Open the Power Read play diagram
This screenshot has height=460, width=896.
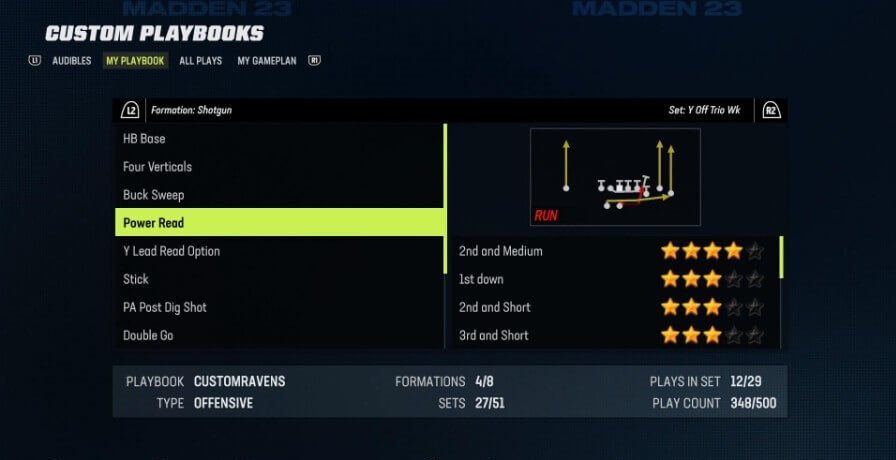615,177
